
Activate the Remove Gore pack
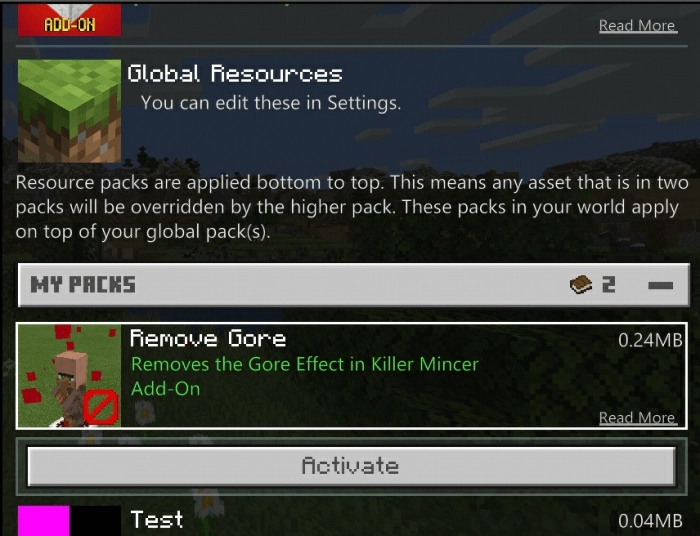pos(351,466)
